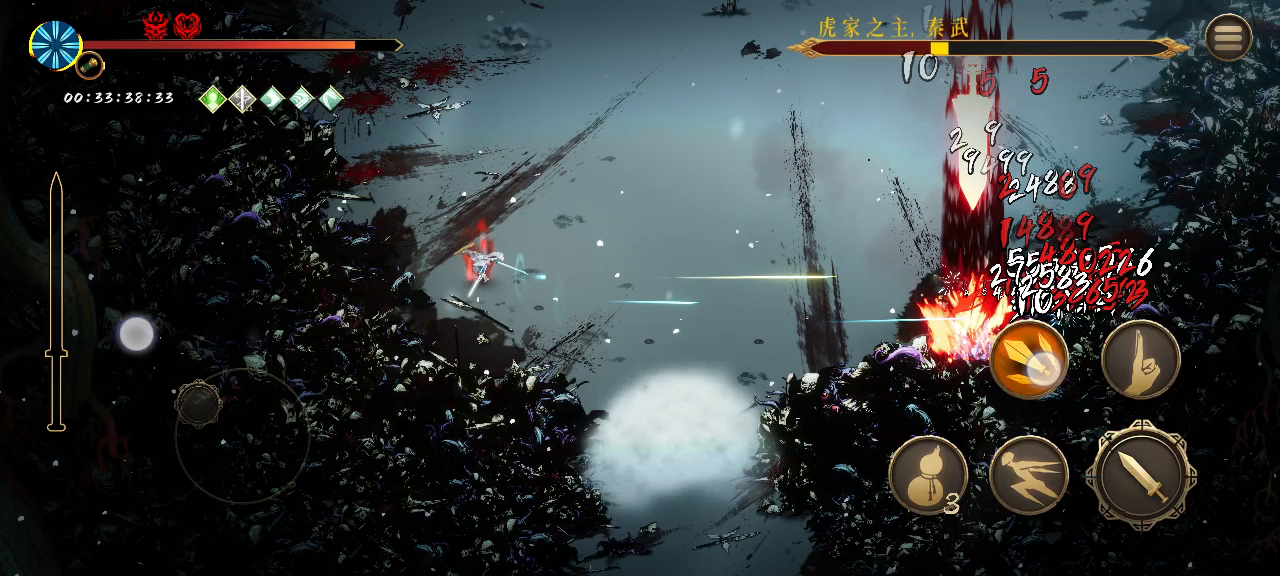Touch the virtual movement joystick

(x=199, y=404)
